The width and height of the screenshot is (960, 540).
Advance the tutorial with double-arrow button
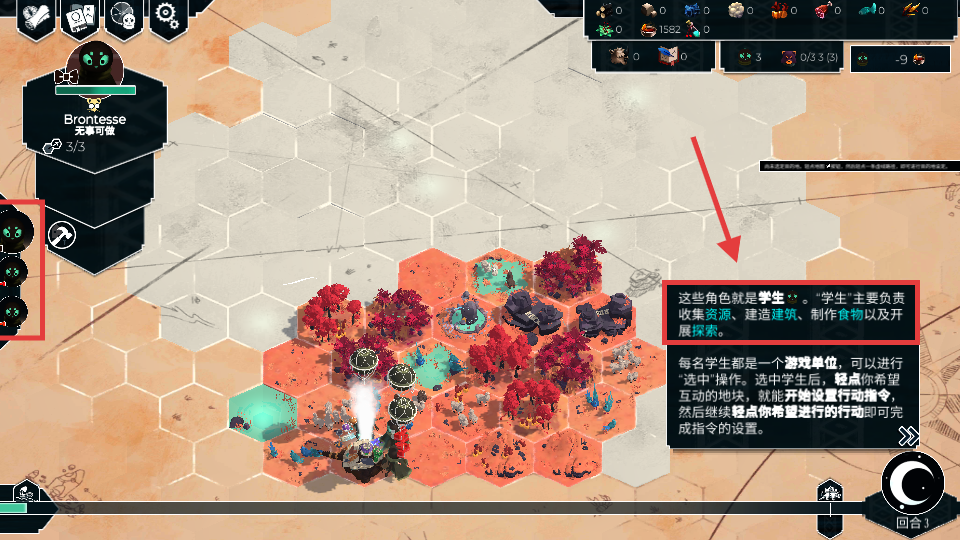(x=908, y=435)
